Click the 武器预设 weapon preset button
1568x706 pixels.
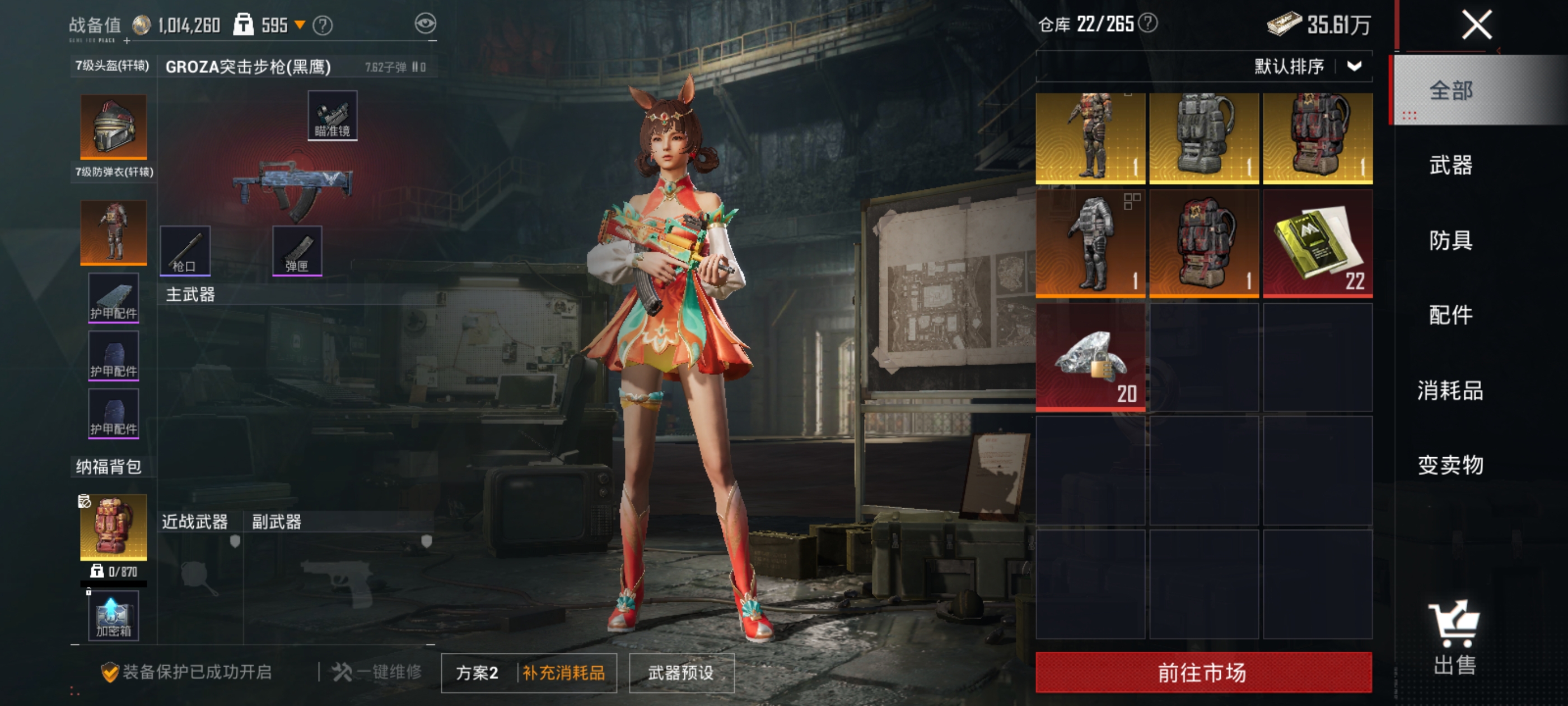click(x=680, y=672)
